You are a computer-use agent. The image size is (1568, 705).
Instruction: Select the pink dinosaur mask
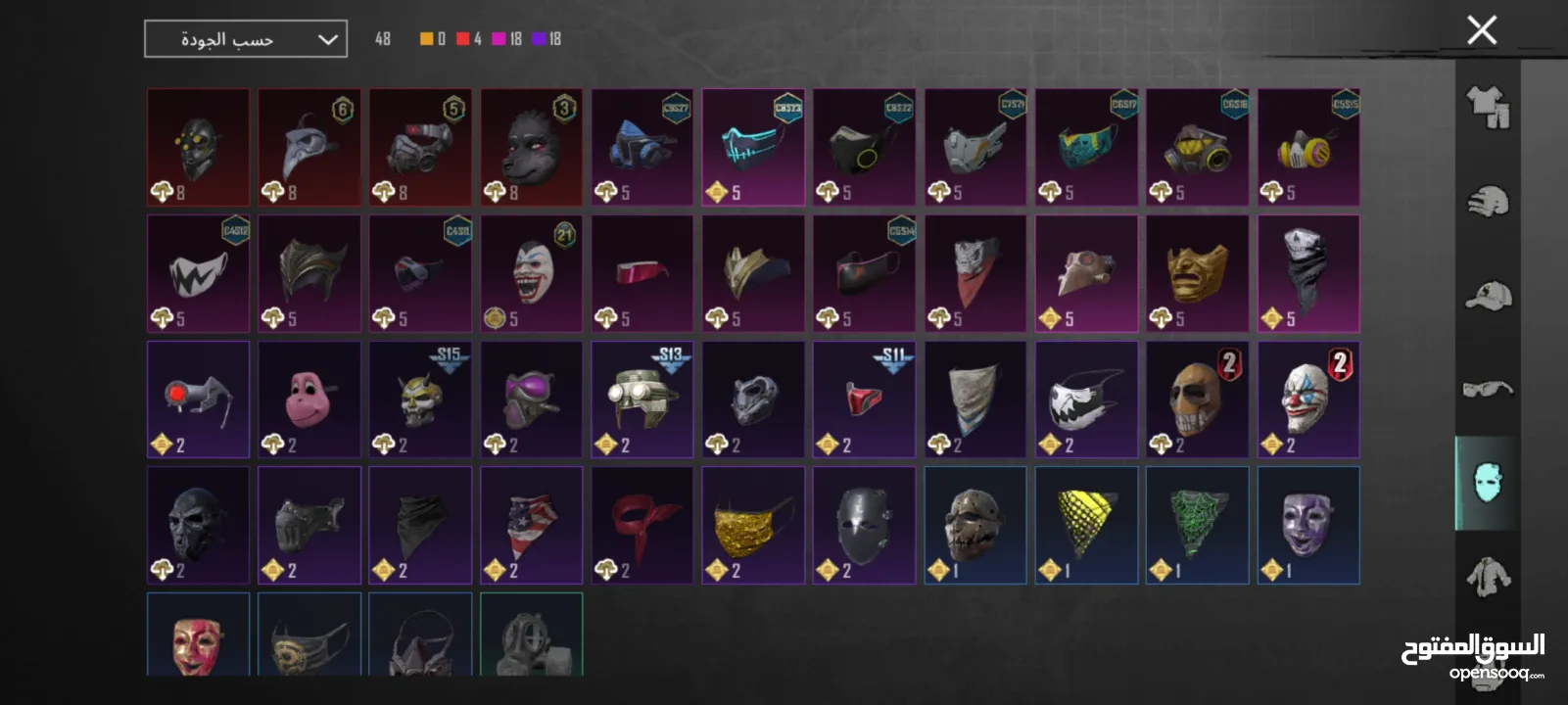309,399
